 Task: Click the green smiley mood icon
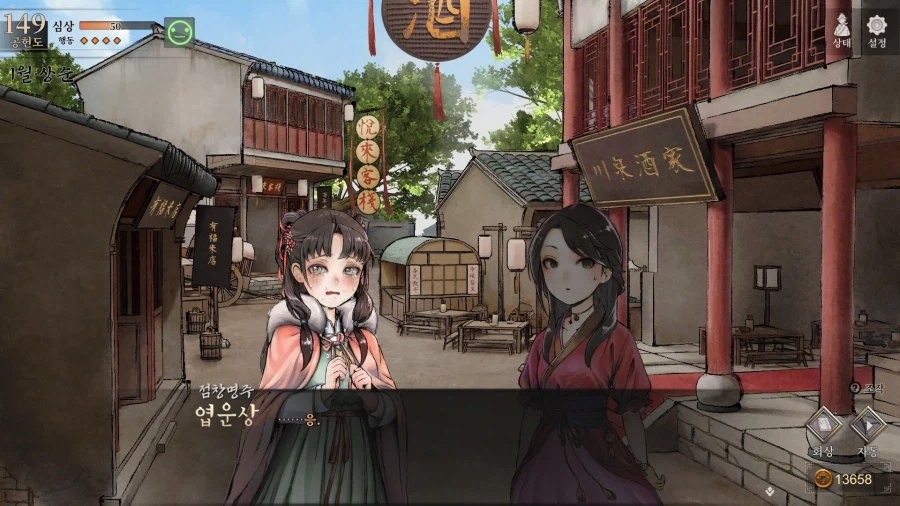pos(180,33)
